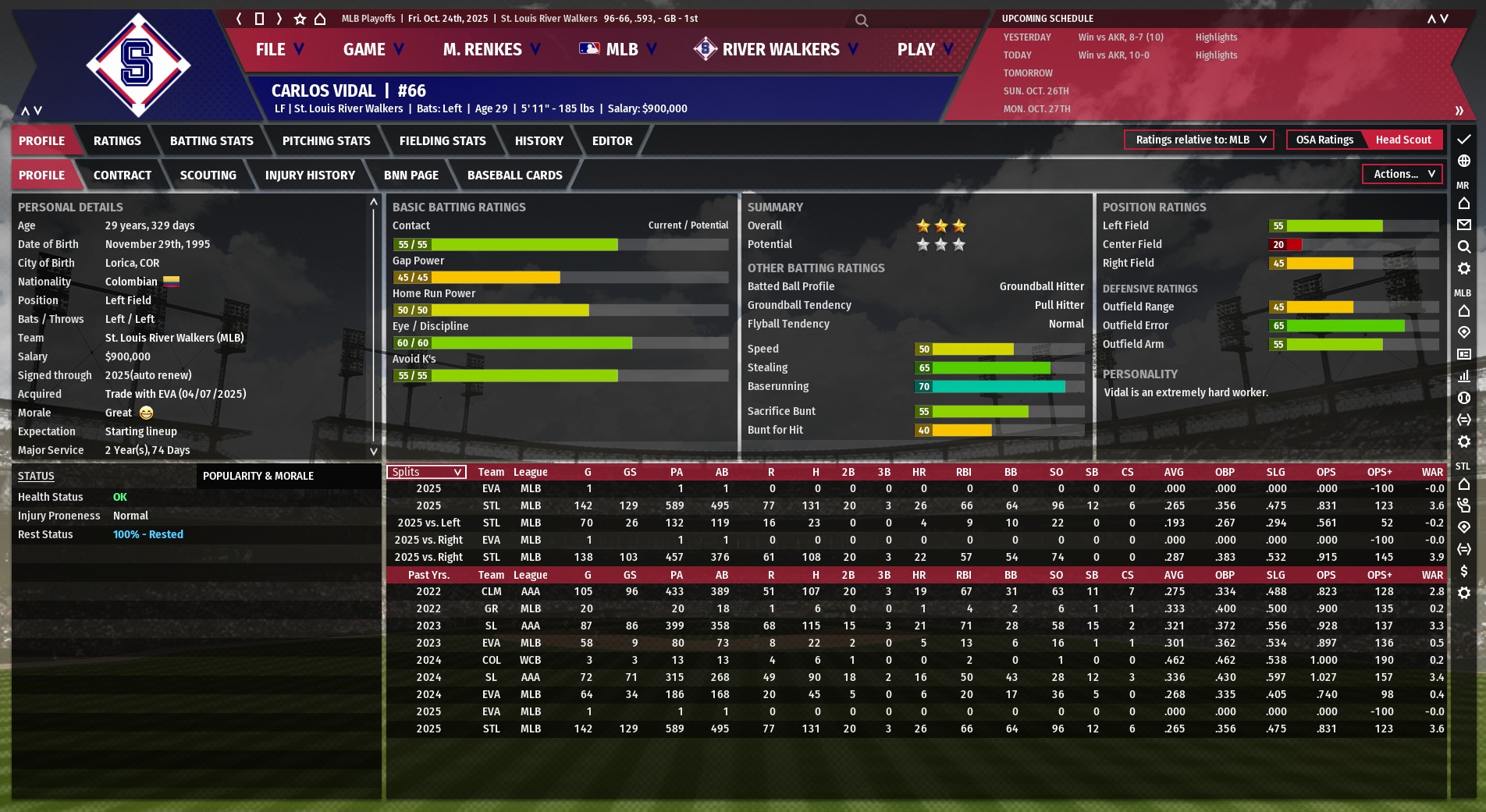Screen dimensions: 1486x812
Task: Click the search magnifier icon in top bar
Action: click(x=862, y=20)
